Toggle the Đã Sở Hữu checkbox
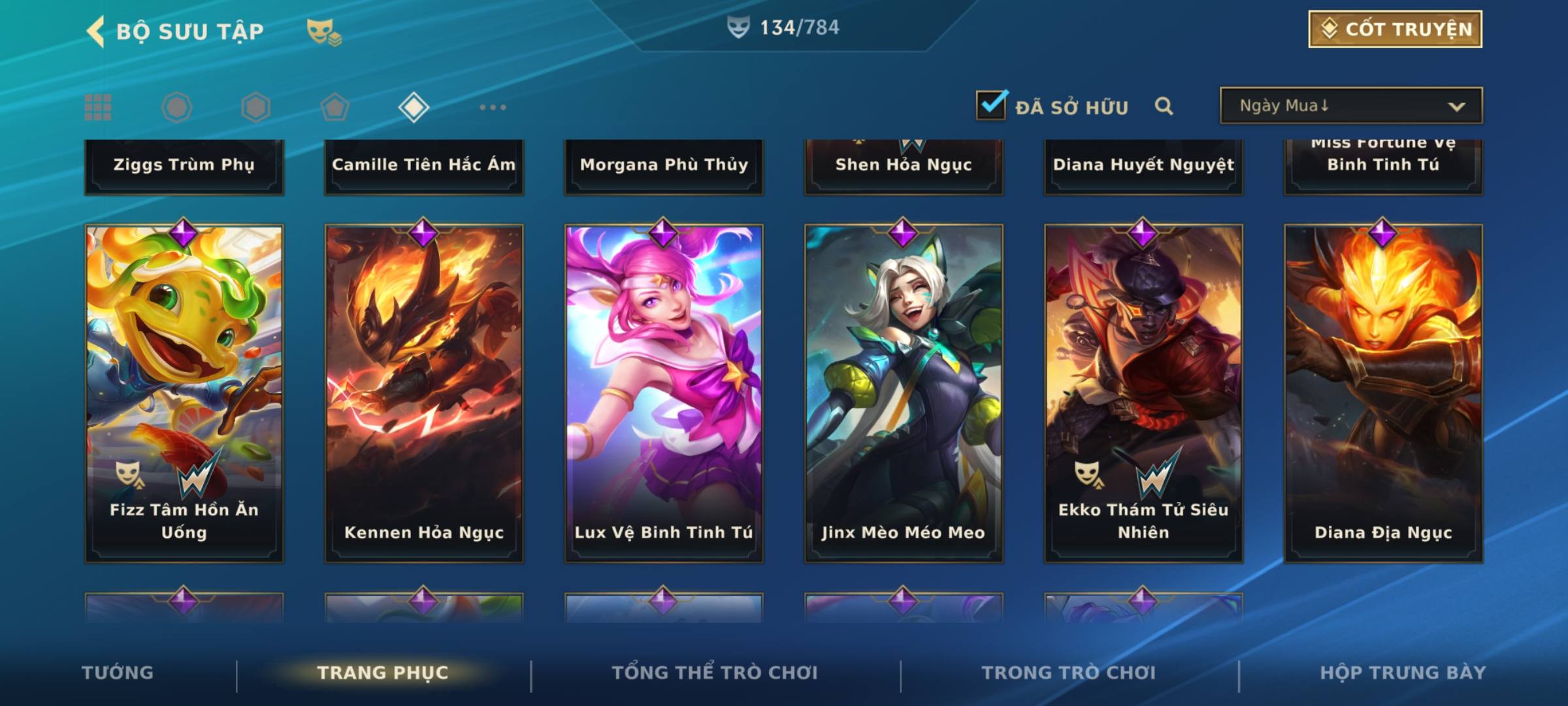Viewport: 1568px width, 706px height. point(991,106)
